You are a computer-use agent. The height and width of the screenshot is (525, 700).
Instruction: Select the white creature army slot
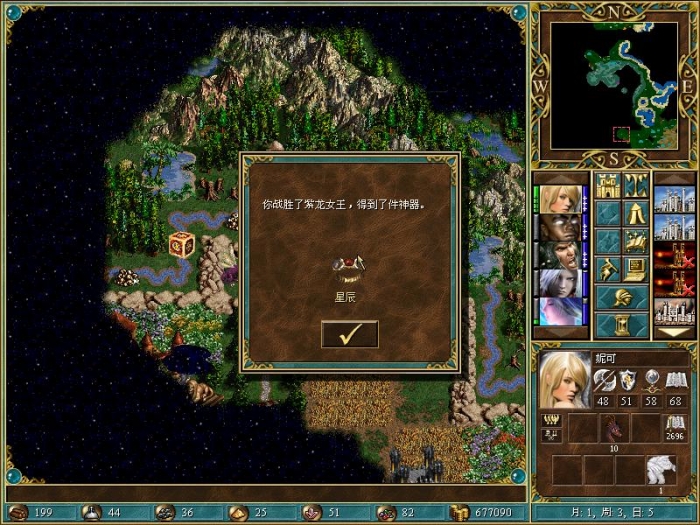659,470
